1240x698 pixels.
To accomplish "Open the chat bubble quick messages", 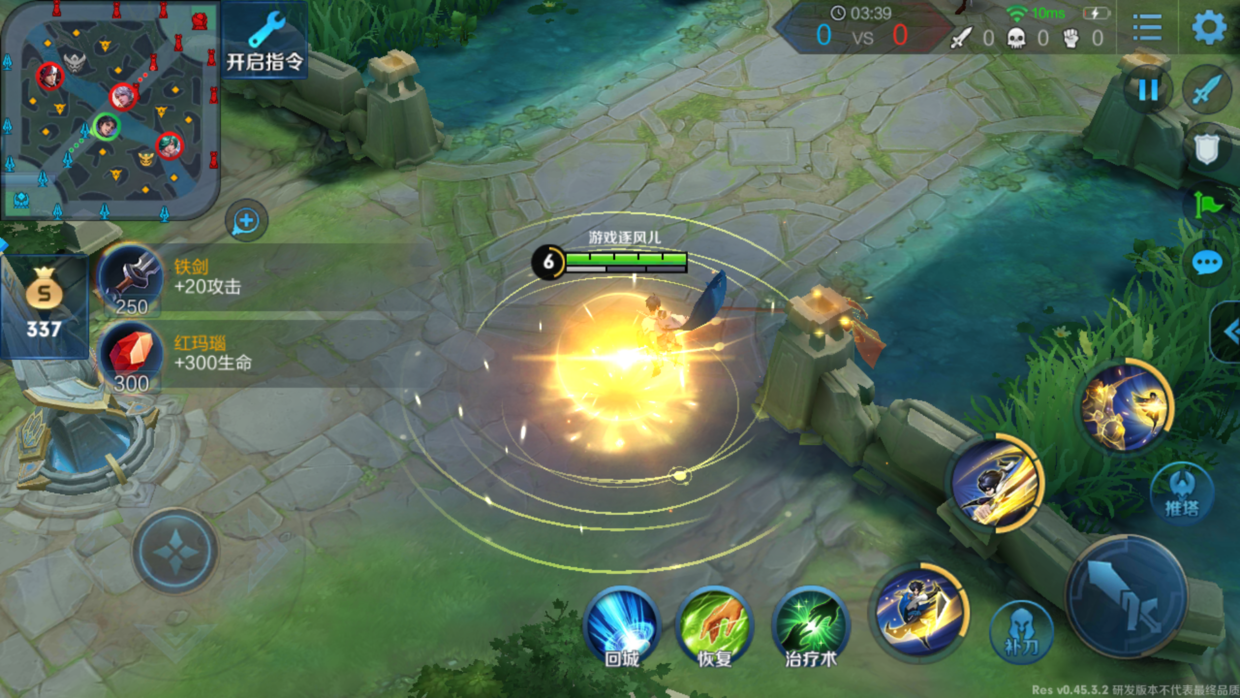I will click(x=1207, y=263).
